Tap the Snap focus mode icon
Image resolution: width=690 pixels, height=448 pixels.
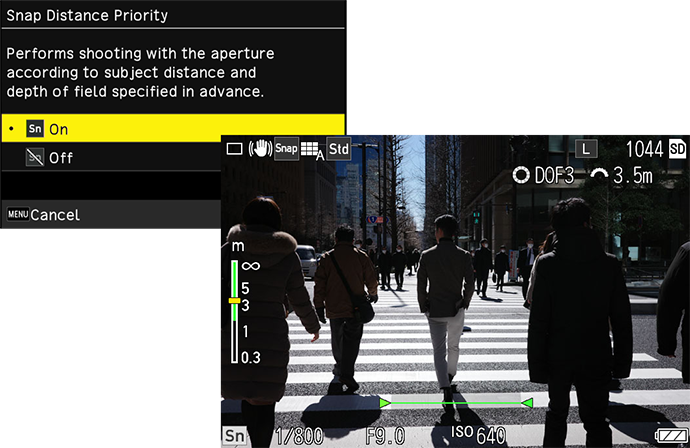(287, 149)
